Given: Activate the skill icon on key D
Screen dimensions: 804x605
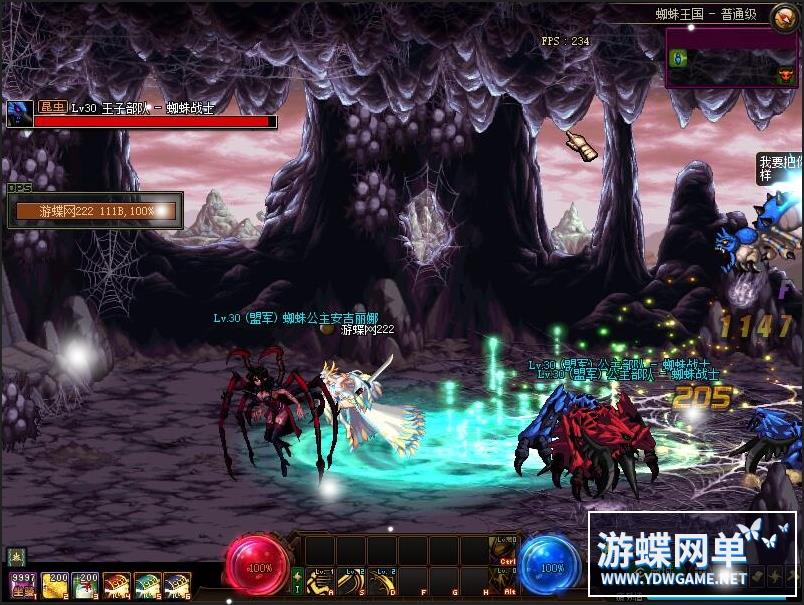Looking at the screenshot, I should pyautogui.click(x=382, y=581).
